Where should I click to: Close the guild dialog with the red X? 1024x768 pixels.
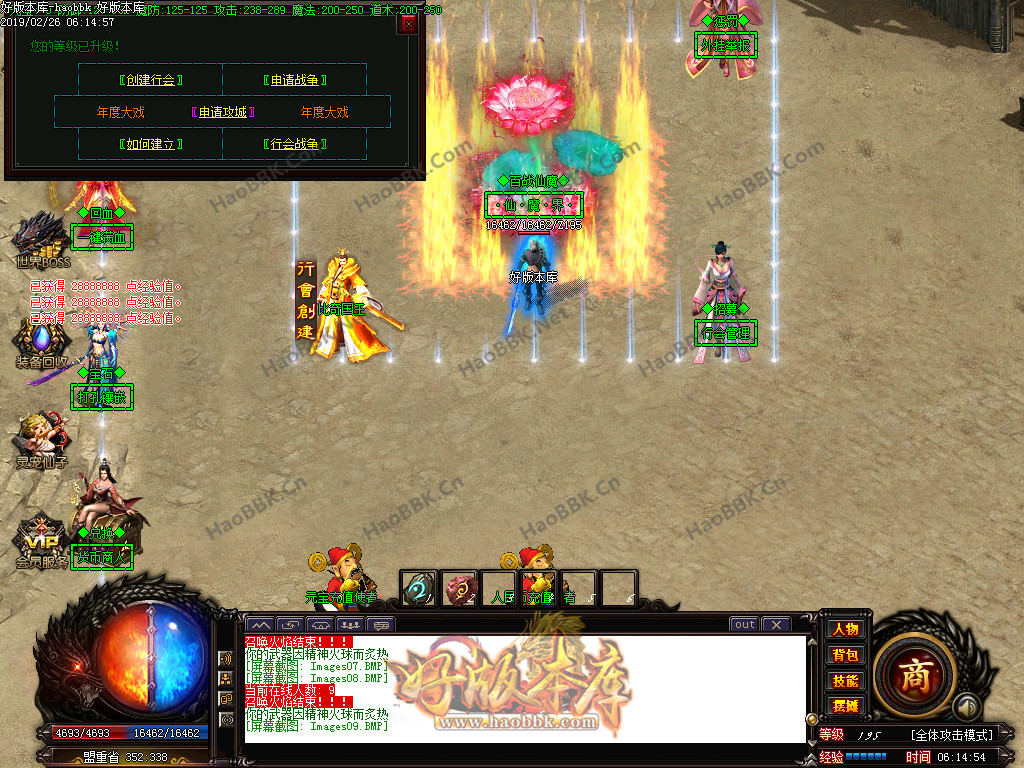tap(408, 25)
